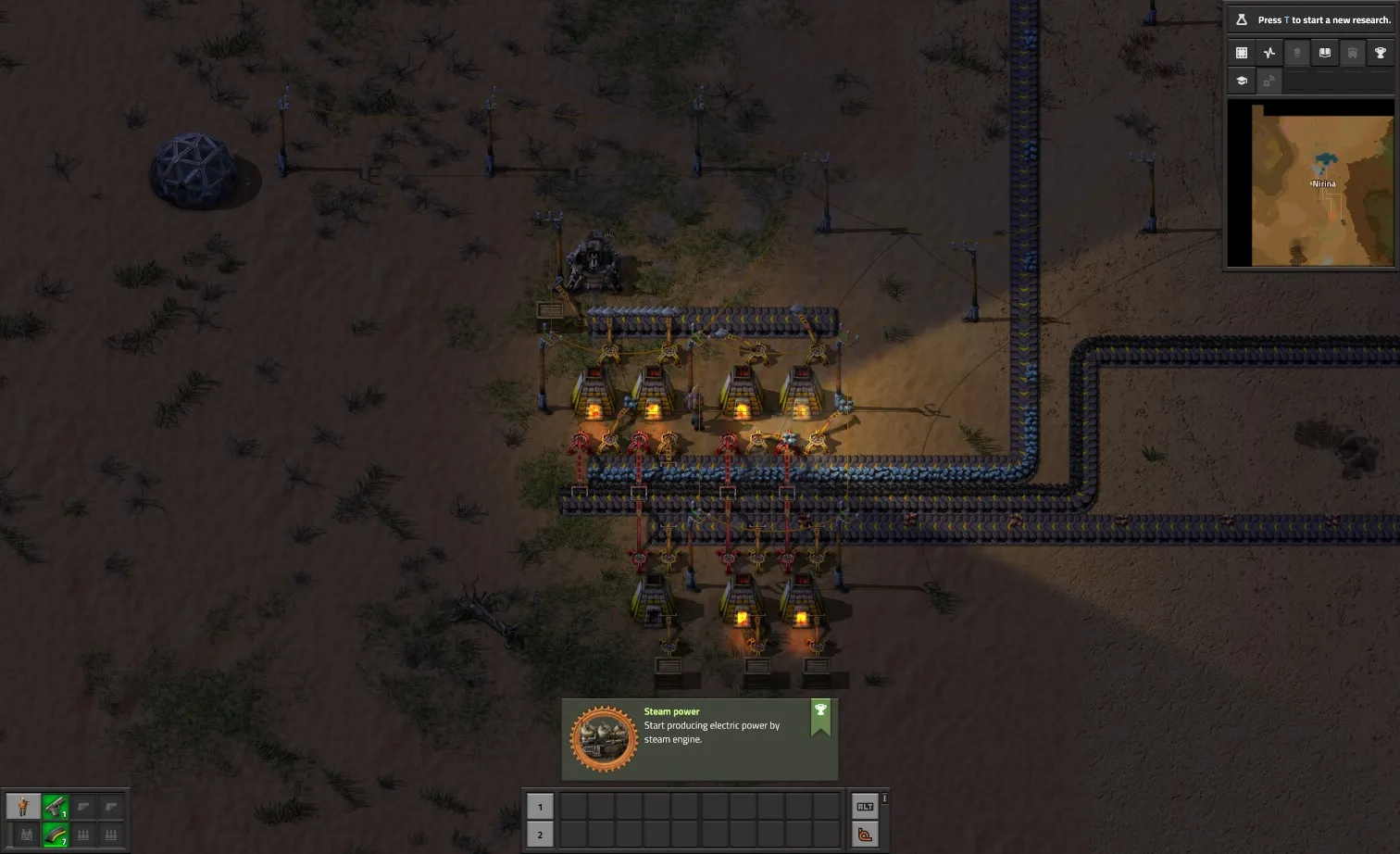Click the Press T research notification
1400x854 pixels.
point(1315,19)
